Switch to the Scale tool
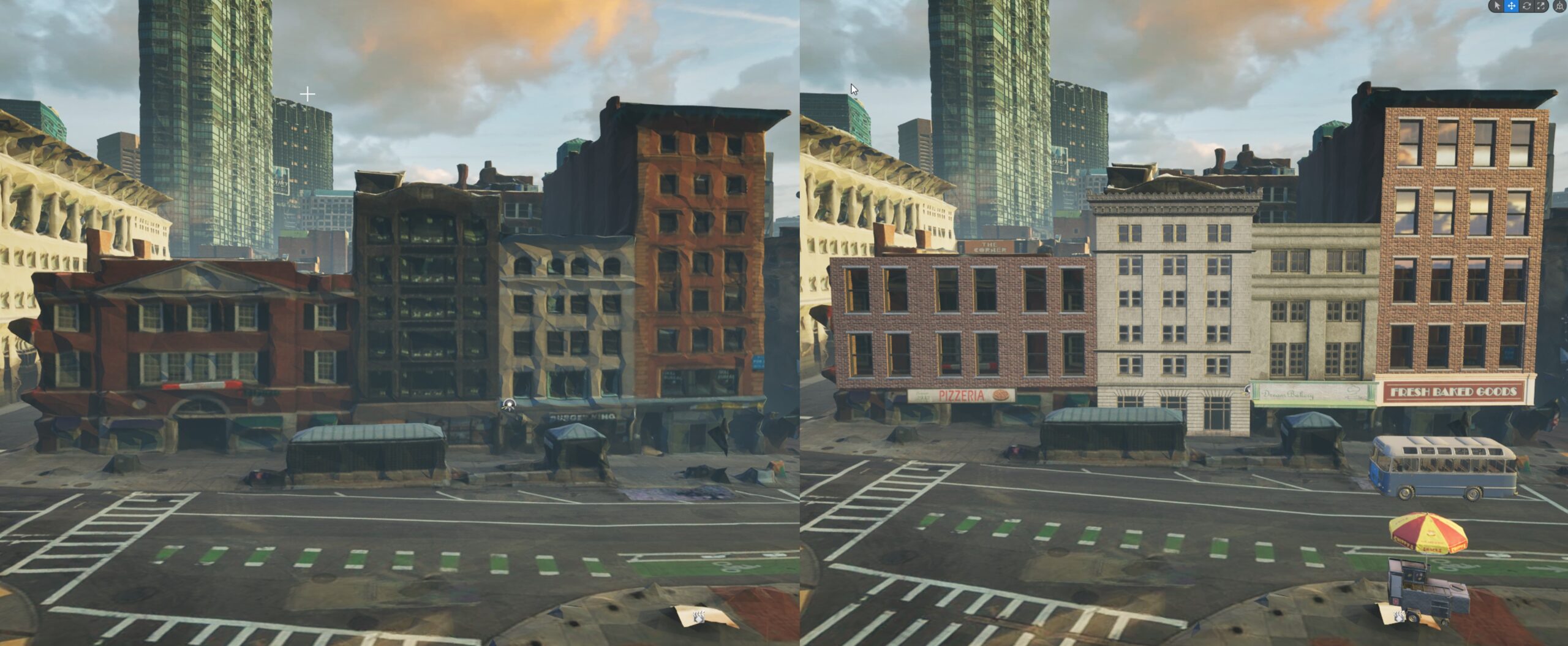The height and width of the screenshot is (646, 1568). (x=1541, y=6)
